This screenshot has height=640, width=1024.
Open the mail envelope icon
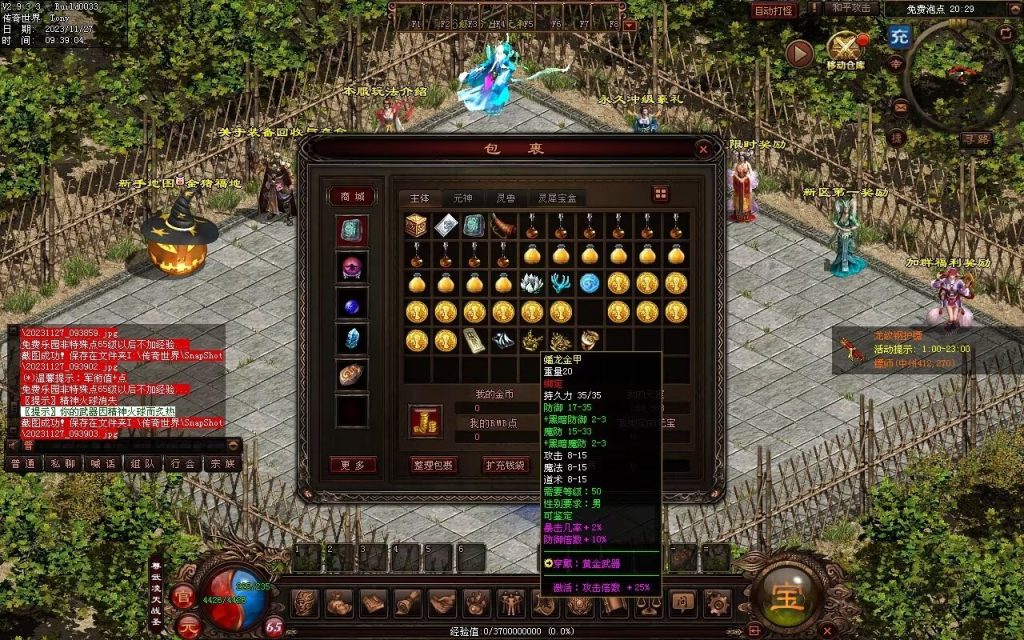pos(900,107)
